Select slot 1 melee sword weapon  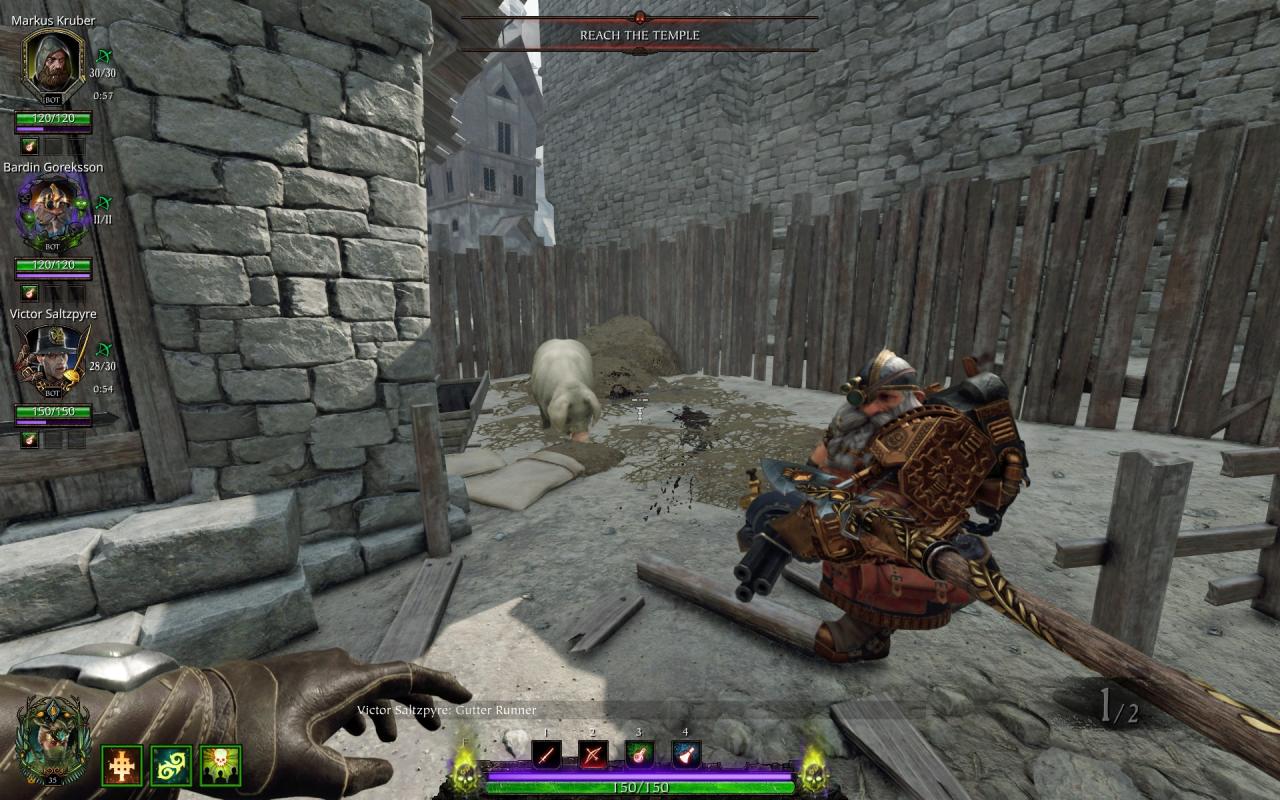[546, 754]
